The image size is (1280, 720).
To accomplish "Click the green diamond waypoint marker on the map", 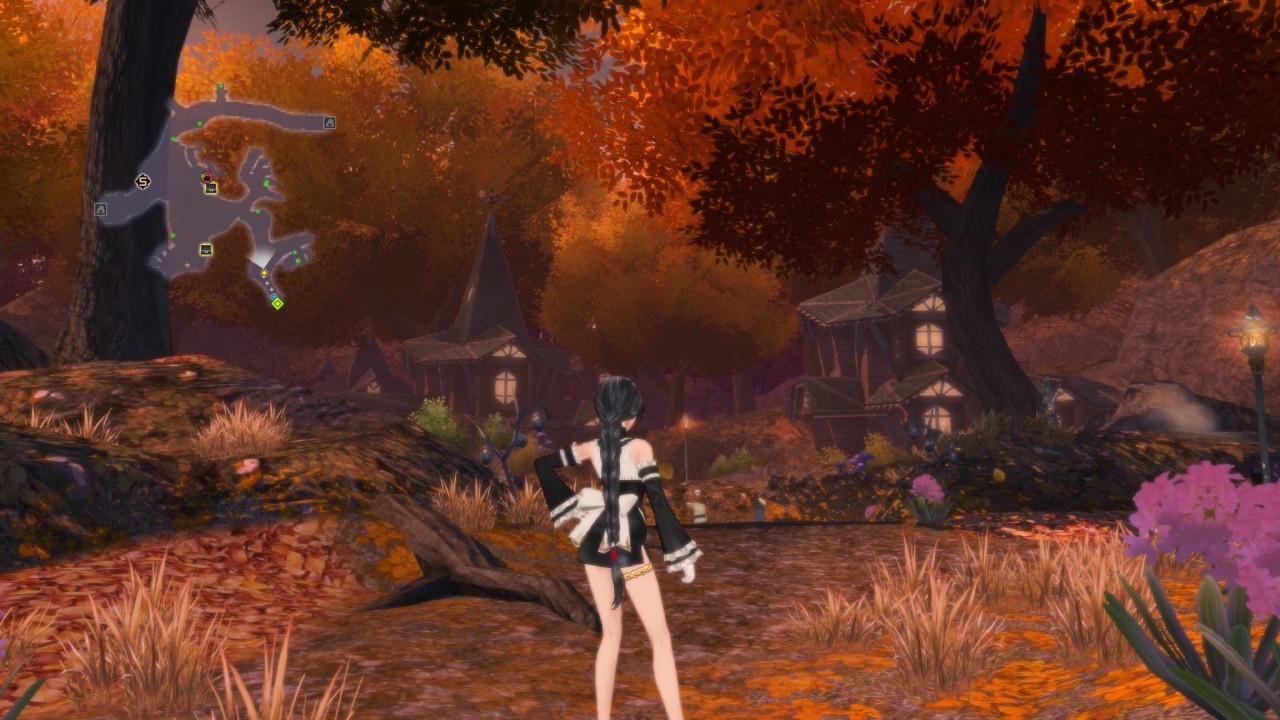I will point(278,303).
